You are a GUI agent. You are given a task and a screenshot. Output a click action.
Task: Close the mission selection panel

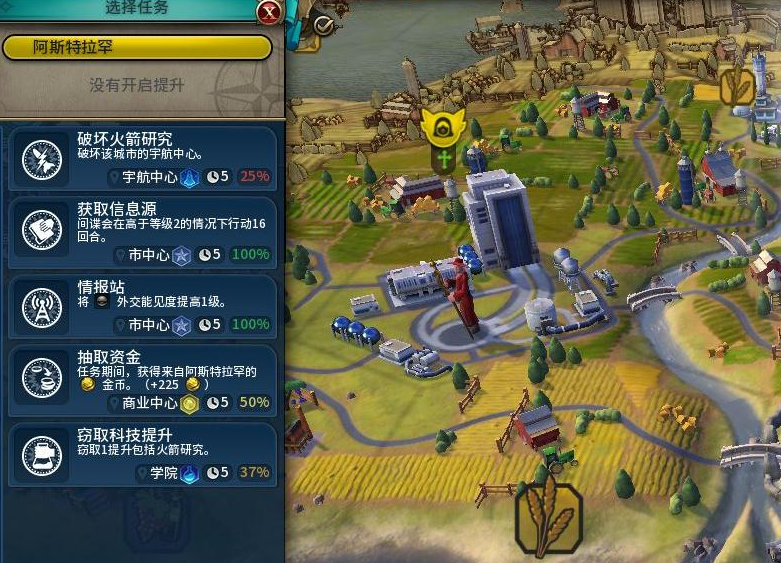point(268,12)
